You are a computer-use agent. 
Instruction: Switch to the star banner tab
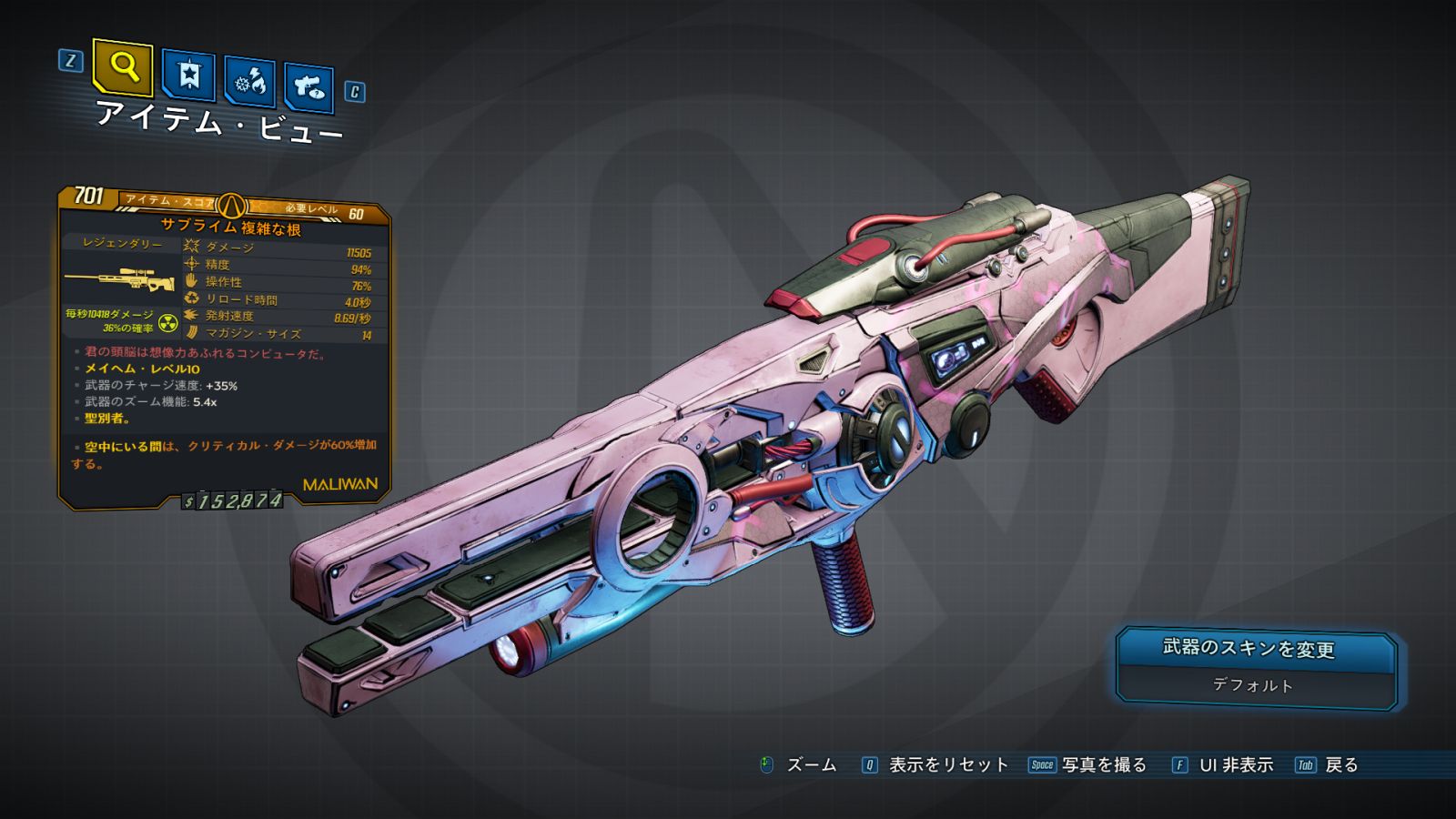point(188,76)
